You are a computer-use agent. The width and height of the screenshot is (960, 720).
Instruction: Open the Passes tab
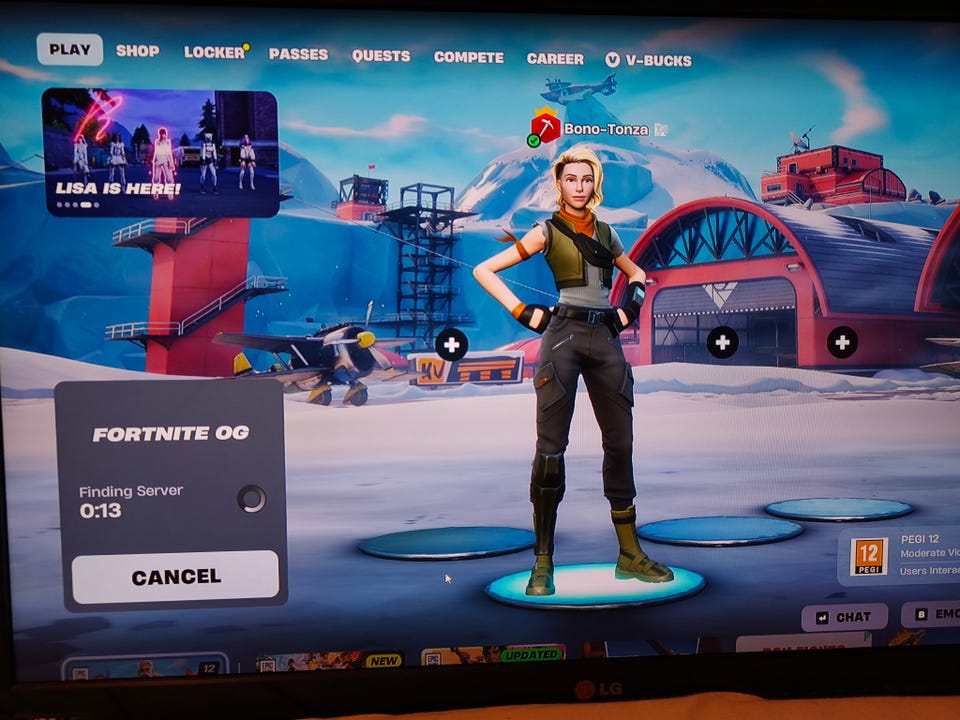pos(298,54)
